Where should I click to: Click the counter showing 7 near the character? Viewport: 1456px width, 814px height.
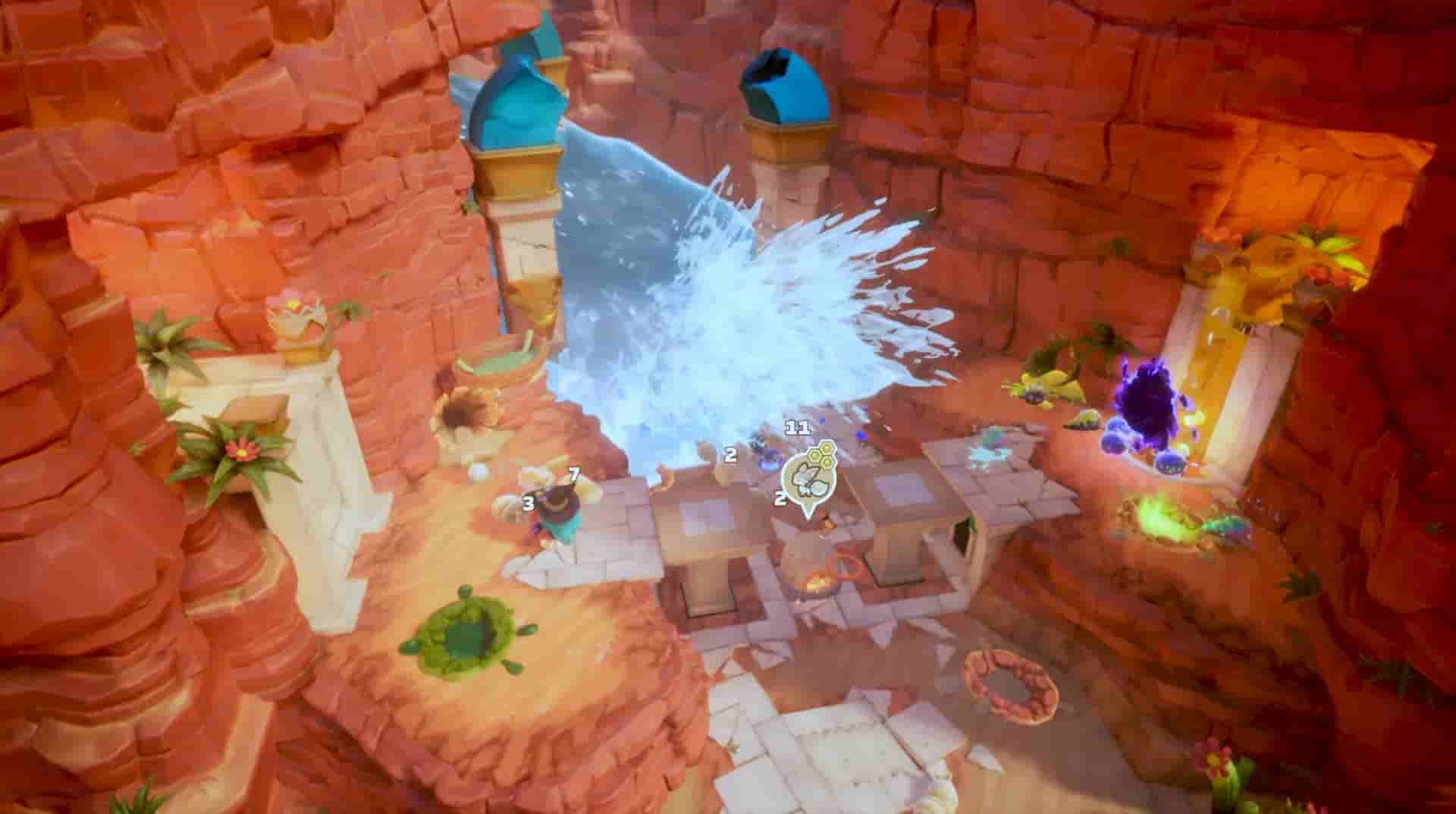coord(574,475)
